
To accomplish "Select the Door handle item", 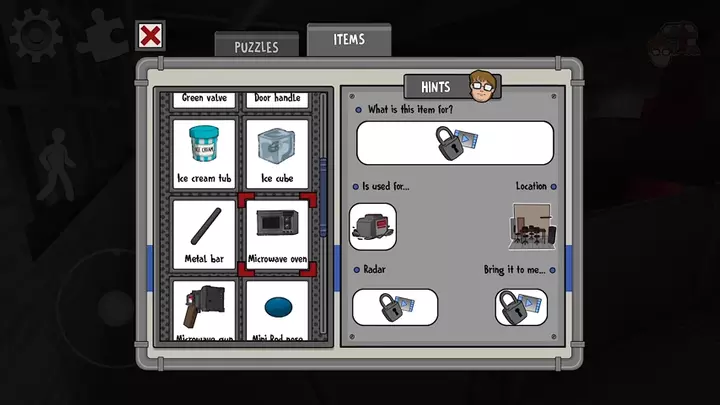I will (x=277, y=99).
